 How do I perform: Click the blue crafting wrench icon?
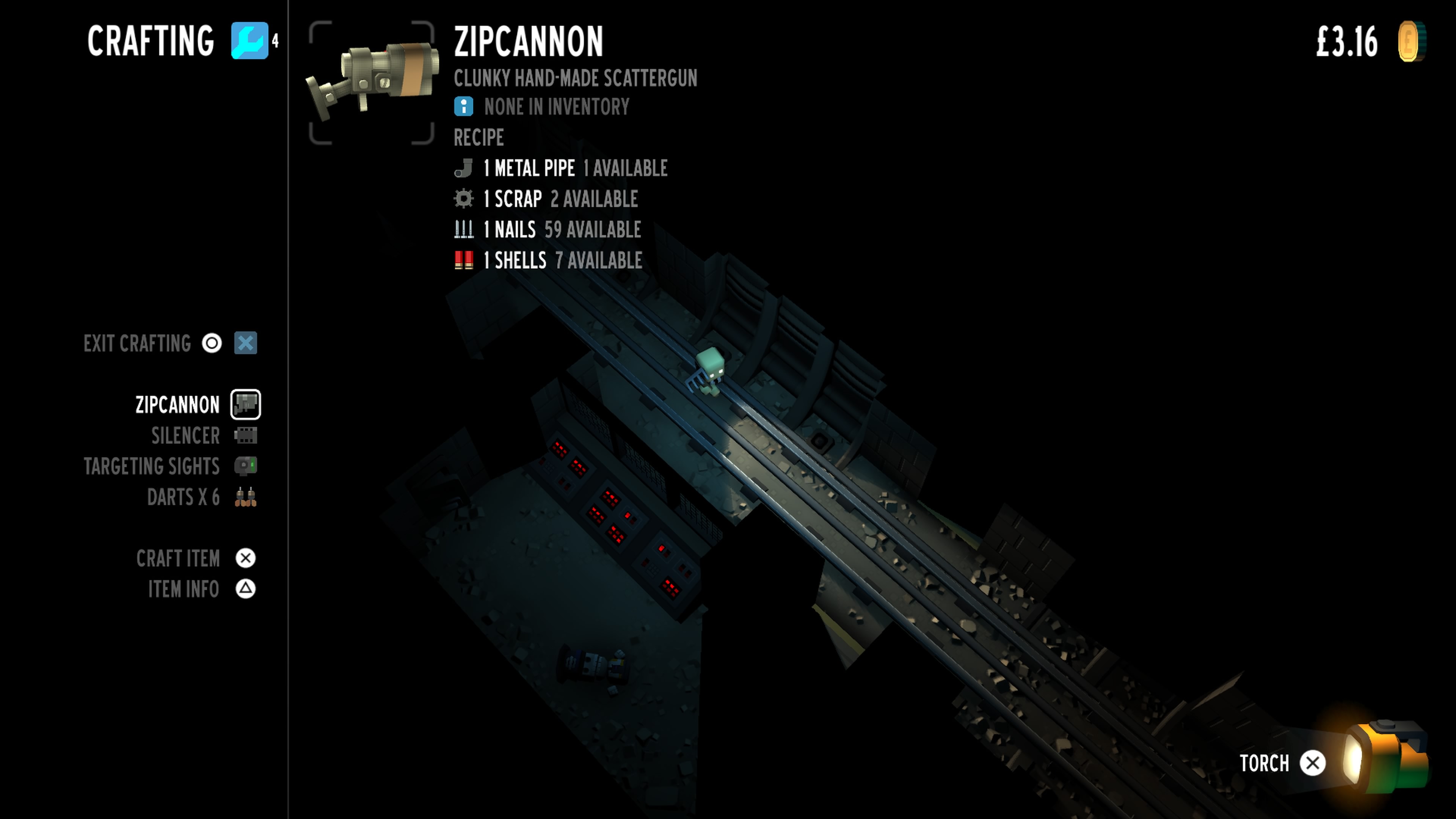pyautogui.click(x=249, y=41)
